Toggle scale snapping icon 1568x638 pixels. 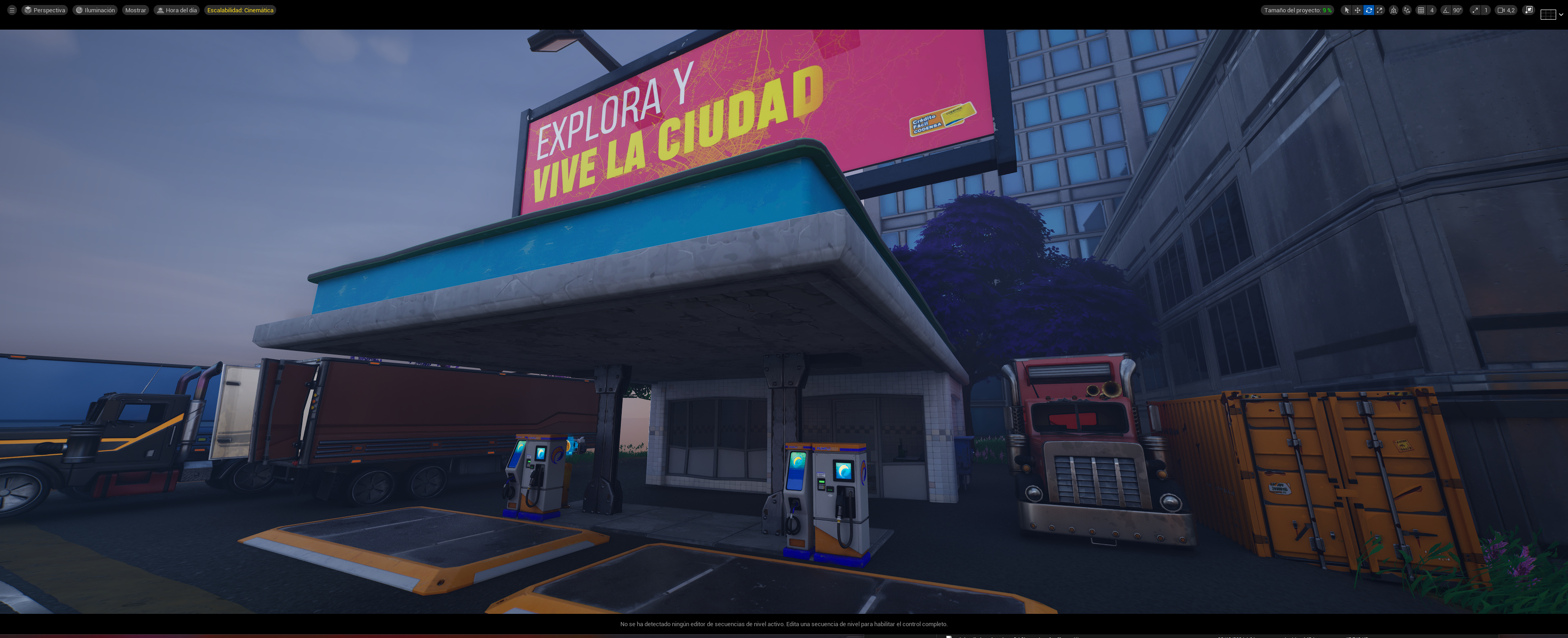[1475, 10]
